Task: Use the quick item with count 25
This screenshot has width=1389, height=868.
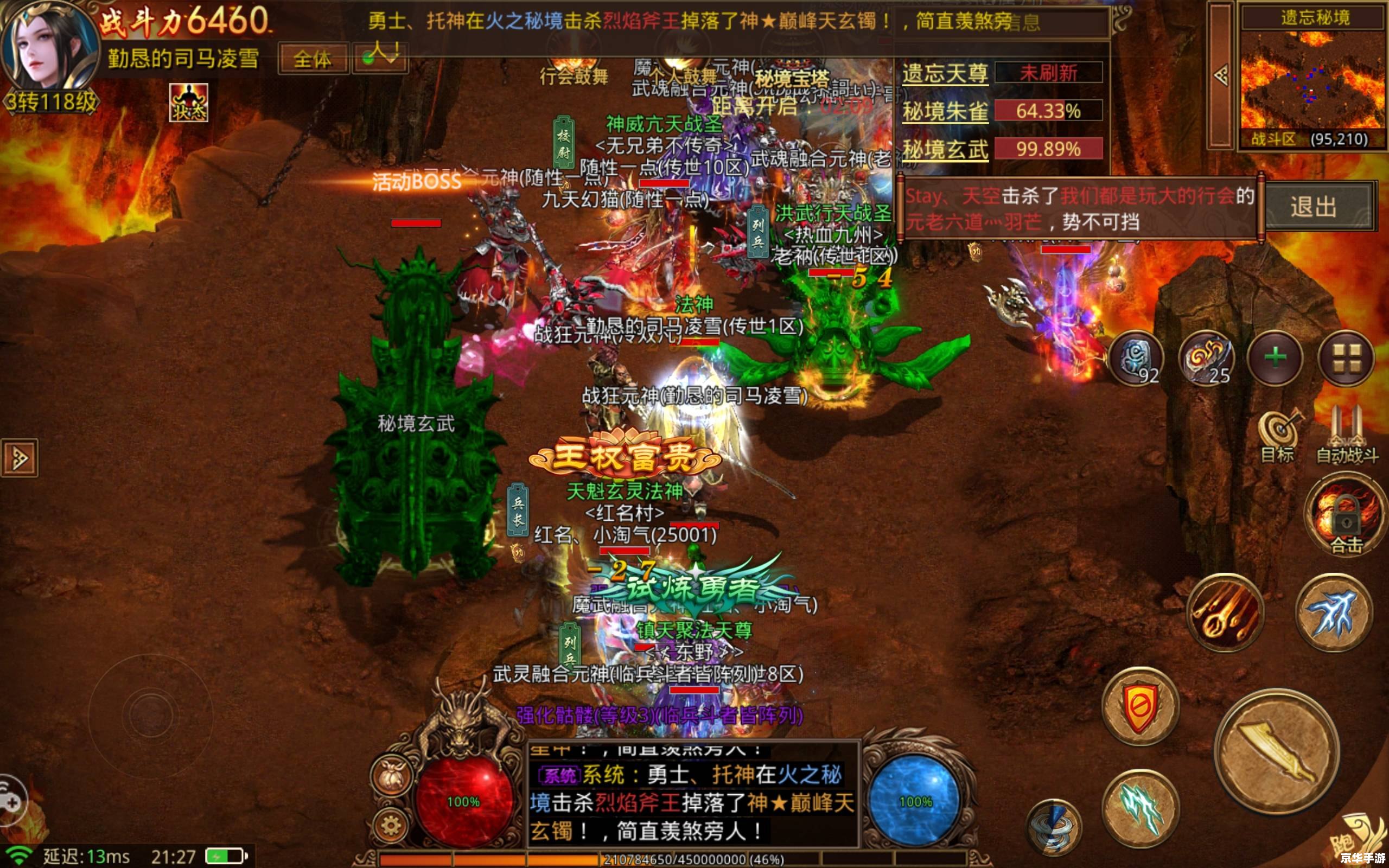Action: tap(1205, 359)
